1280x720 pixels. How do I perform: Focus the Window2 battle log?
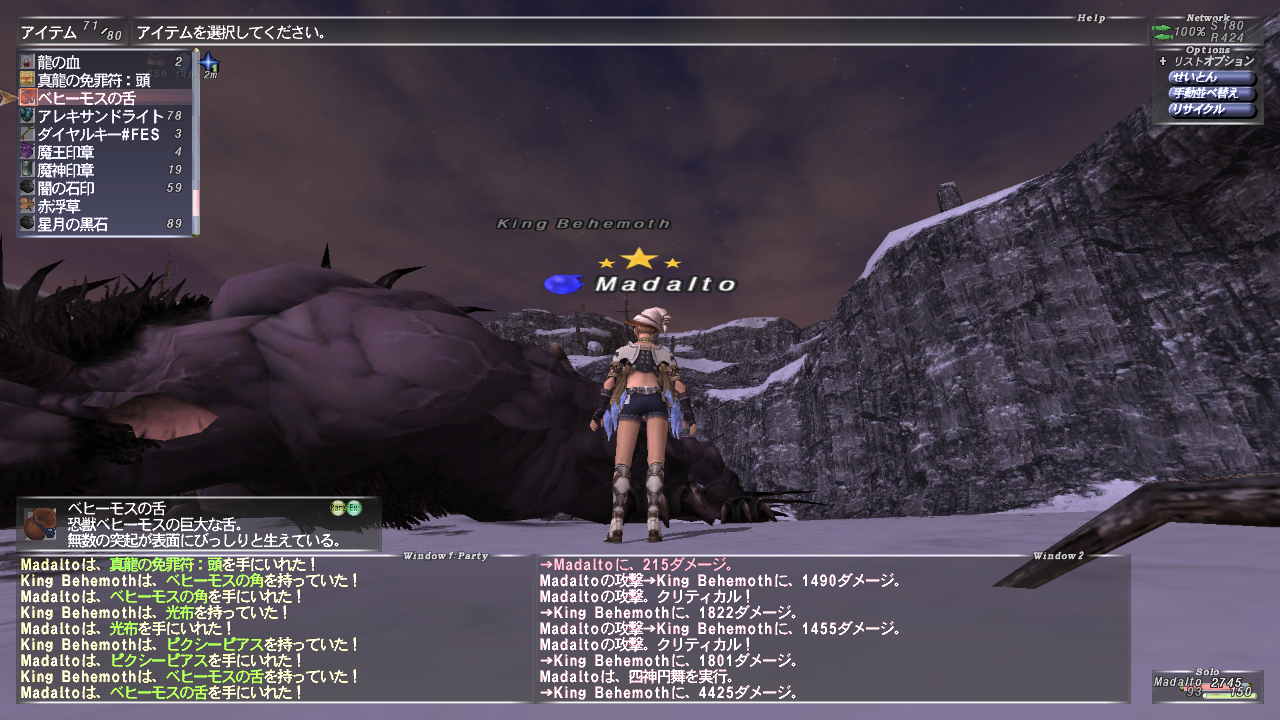[830, 630]
